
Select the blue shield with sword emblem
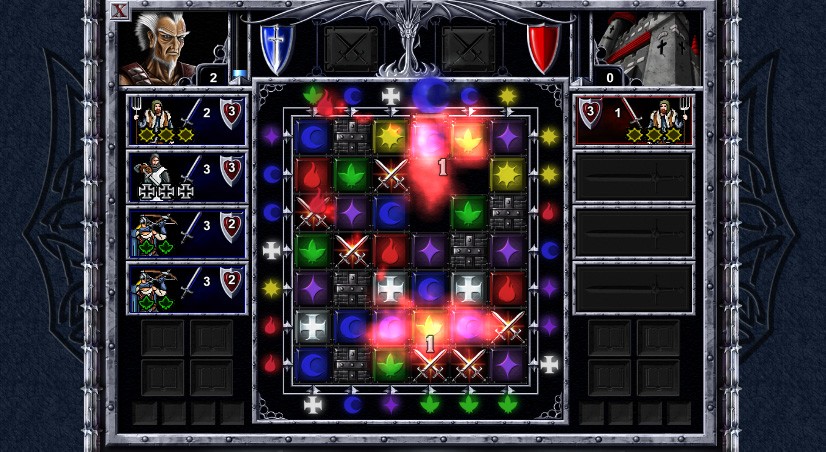pos(274,46)
